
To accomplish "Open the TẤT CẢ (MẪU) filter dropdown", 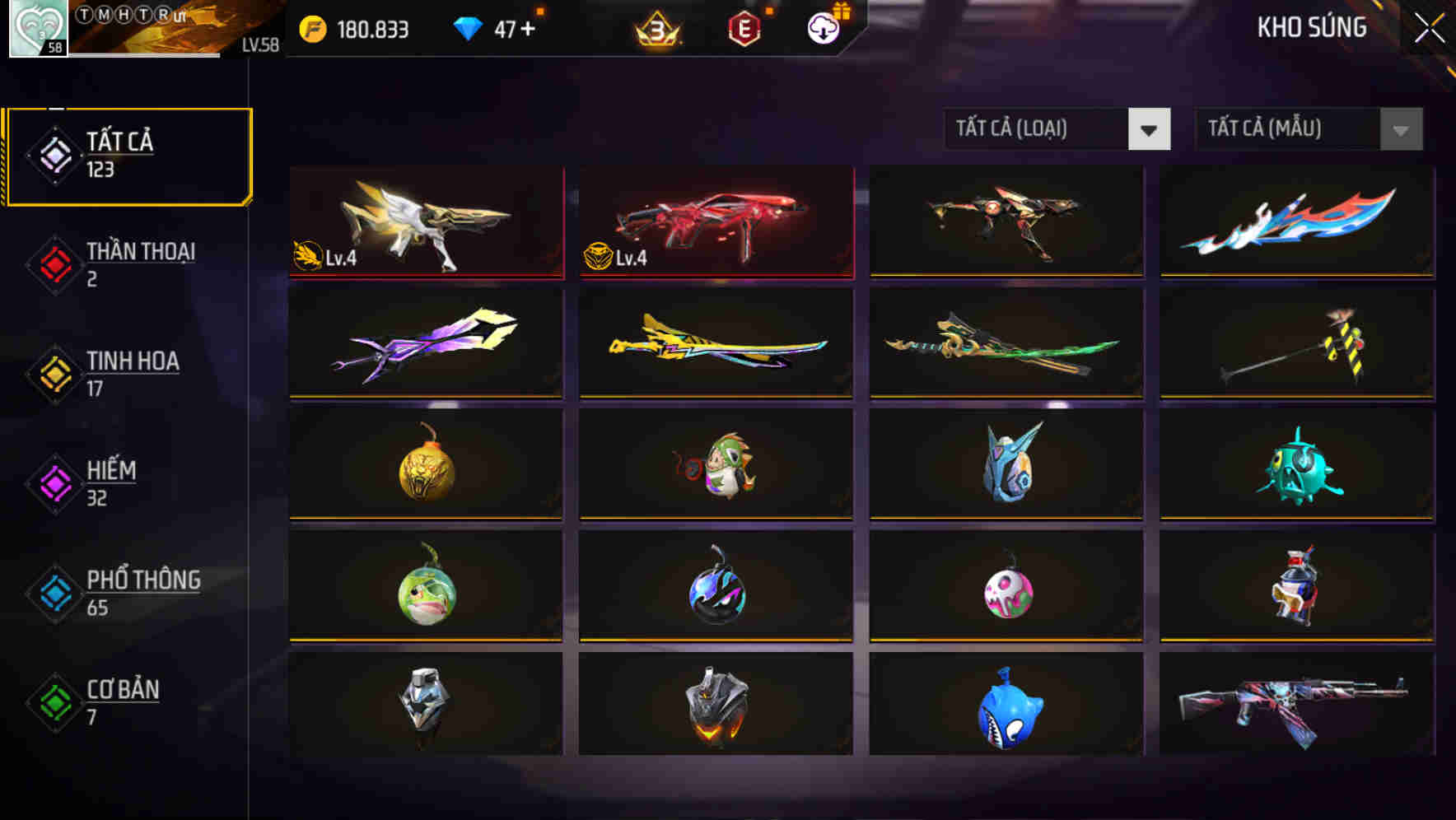I will point(1308,129).
